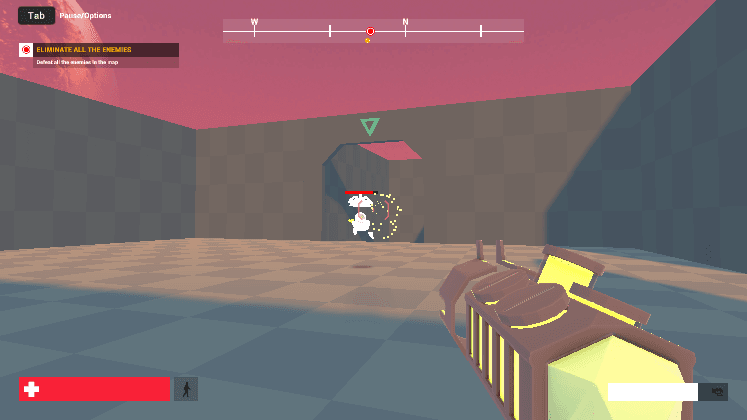Click the red enemy marker on the compass
The width and height of the screenshot is (747, 420).
coord(370,32)
